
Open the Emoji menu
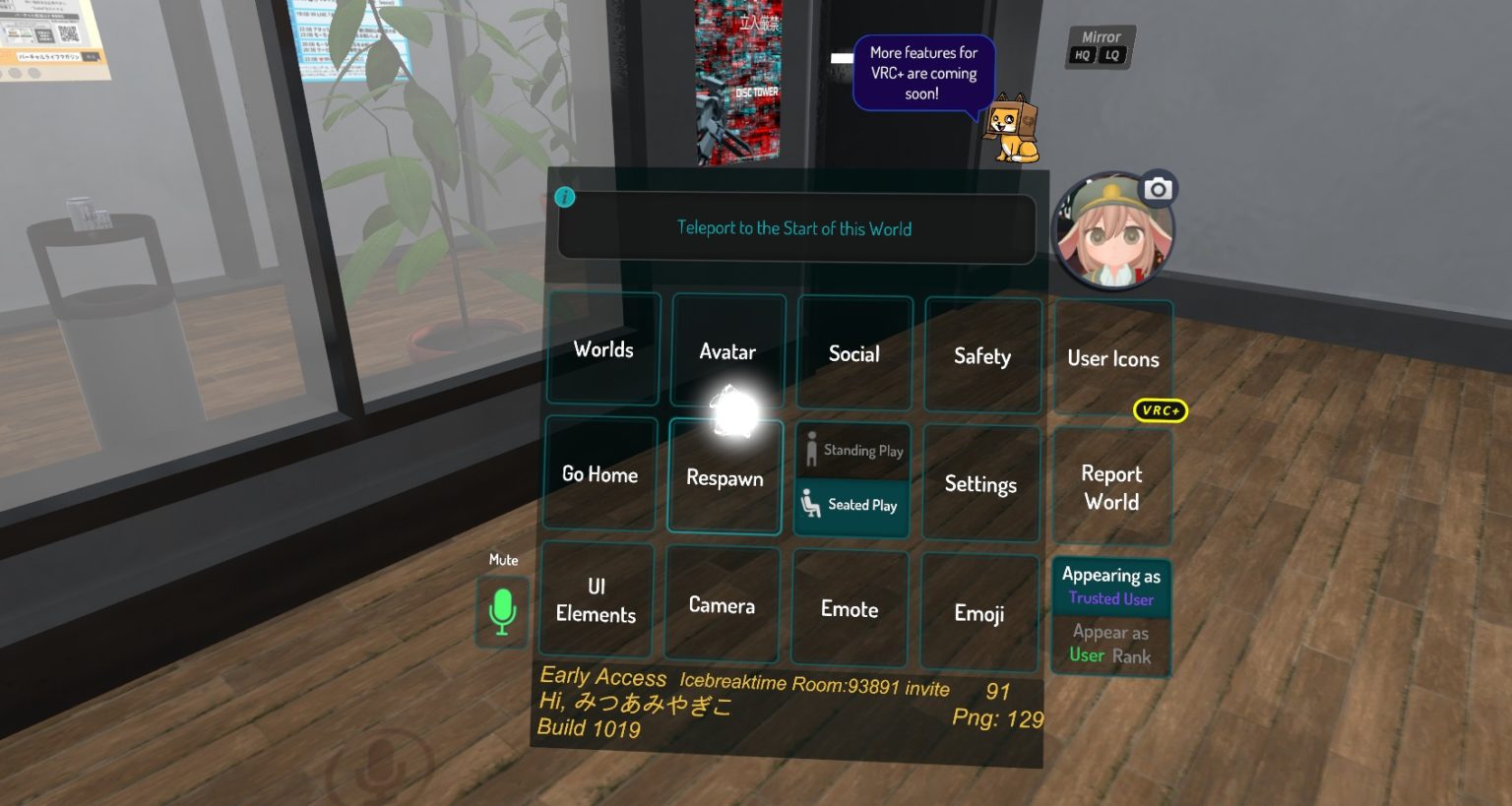[x=979, y=613]
